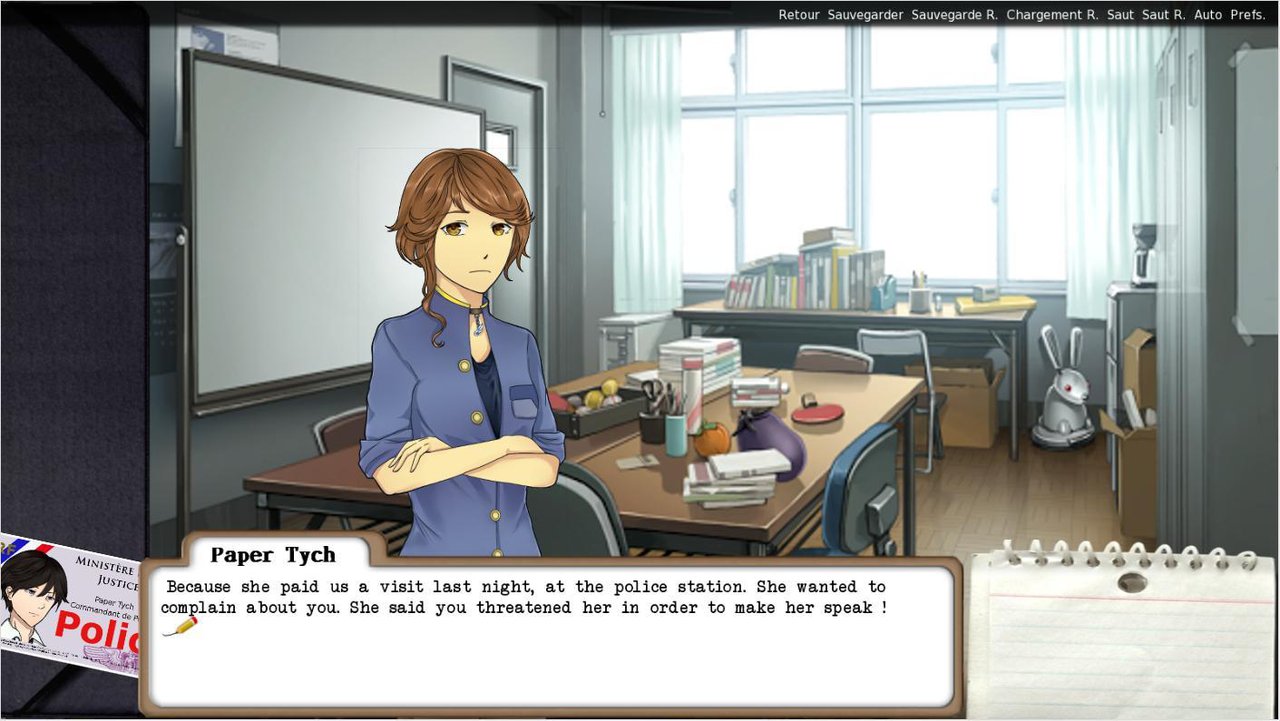Select Saut R. in the top menu
Screen dimensions: 1280x721
pos(1163,15)
